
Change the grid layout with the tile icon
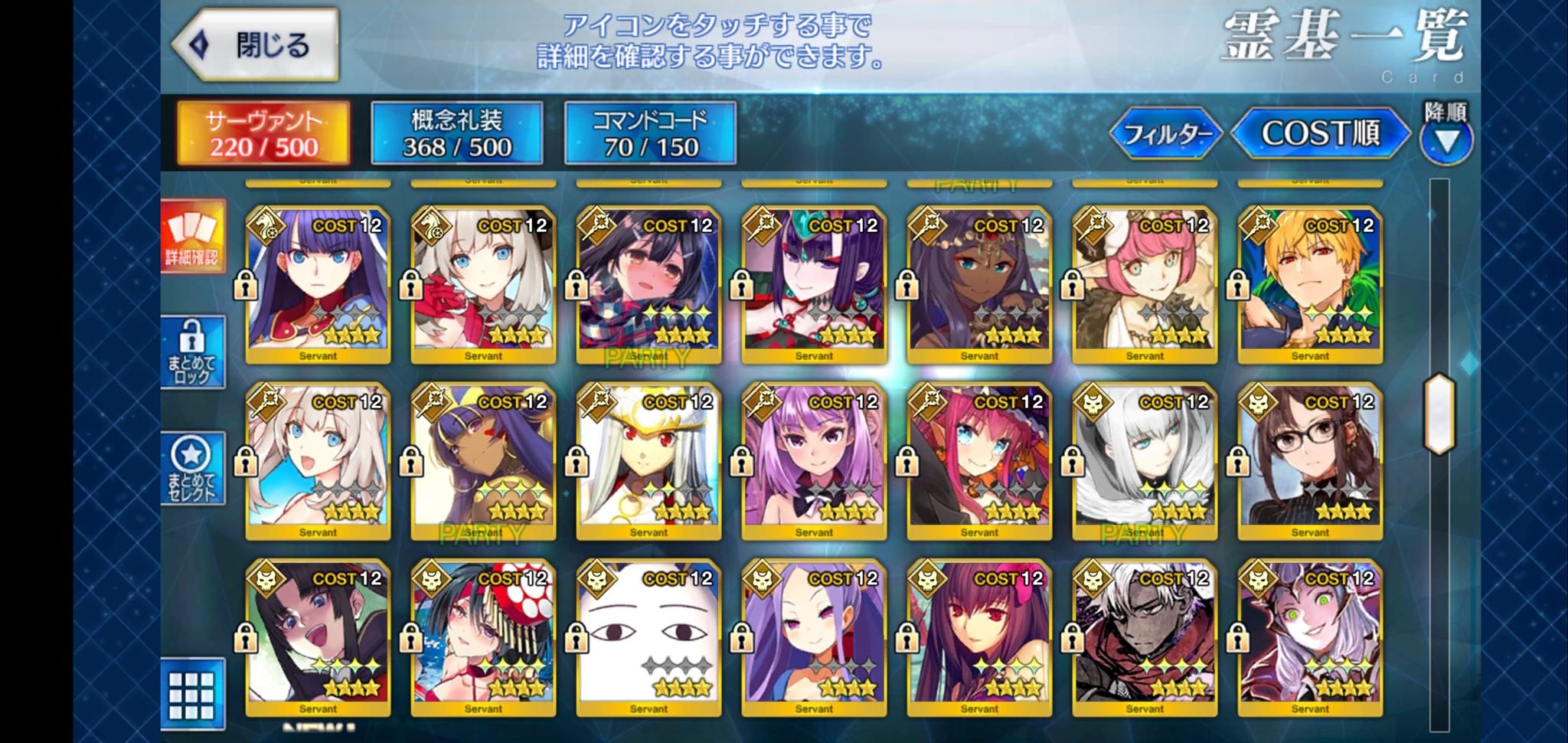pos(192,694)
